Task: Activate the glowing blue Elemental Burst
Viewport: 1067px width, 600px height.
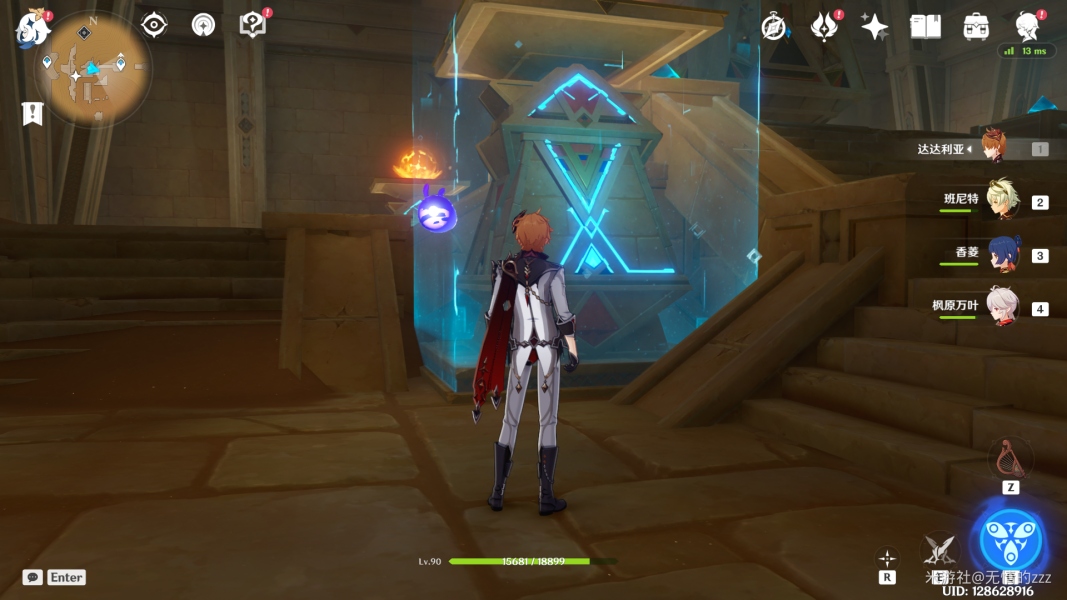Action: pyautogui.click(x=1011, y=541)
